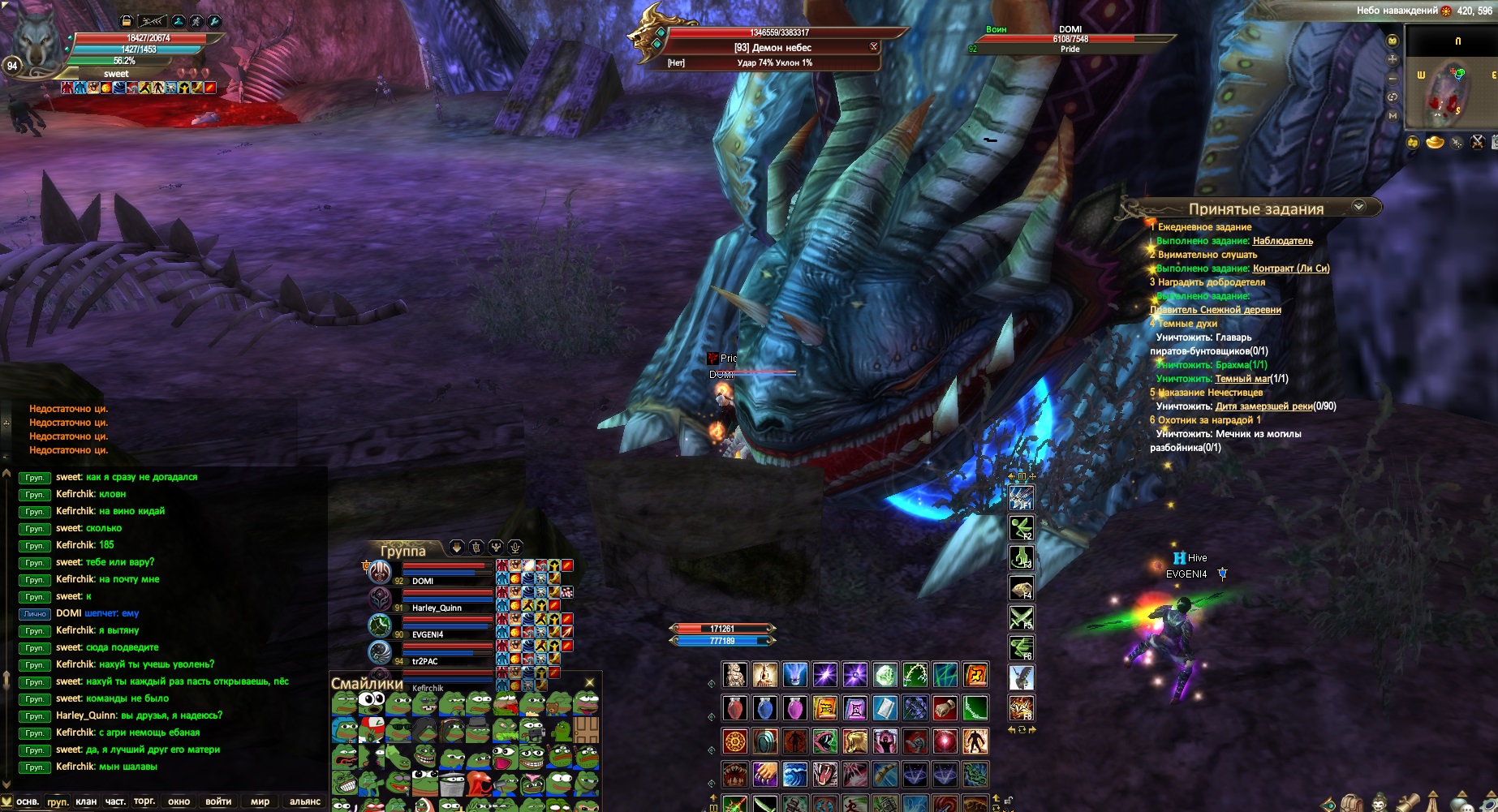Viewport: 1498px width, 812px height.
Task: Close the Смайлики emoticon panel
Action: (590, 683)
